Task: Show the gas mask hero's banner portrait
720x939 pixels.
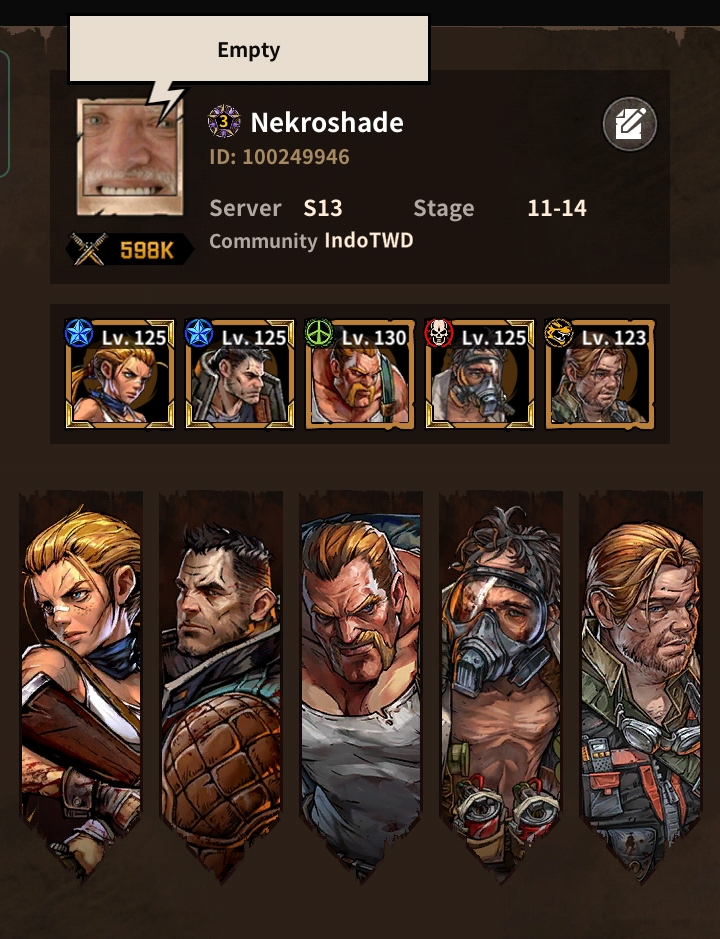Action: coord(499,680)
